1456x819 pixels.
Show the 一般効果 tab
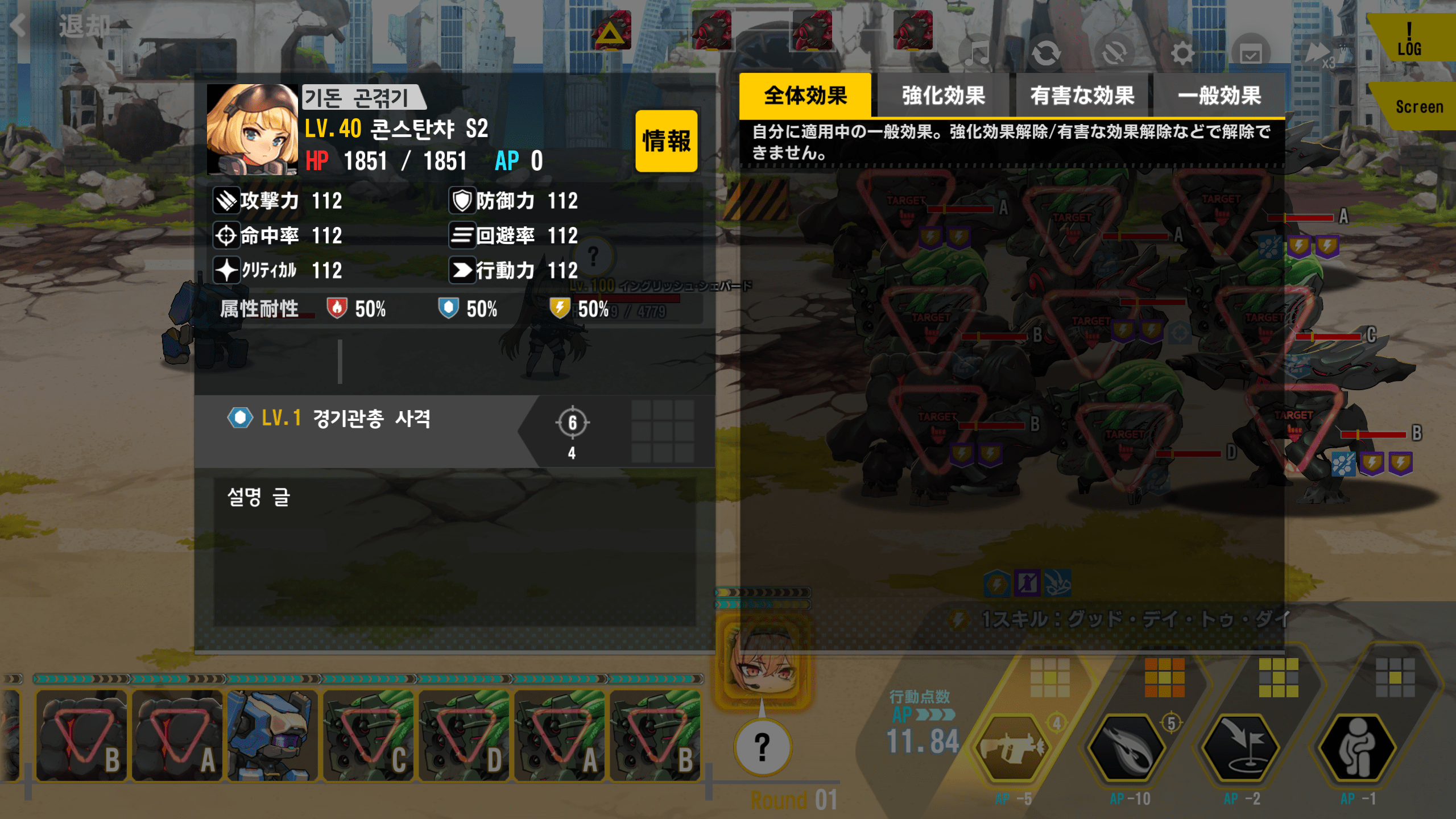tap(1219, 96)
